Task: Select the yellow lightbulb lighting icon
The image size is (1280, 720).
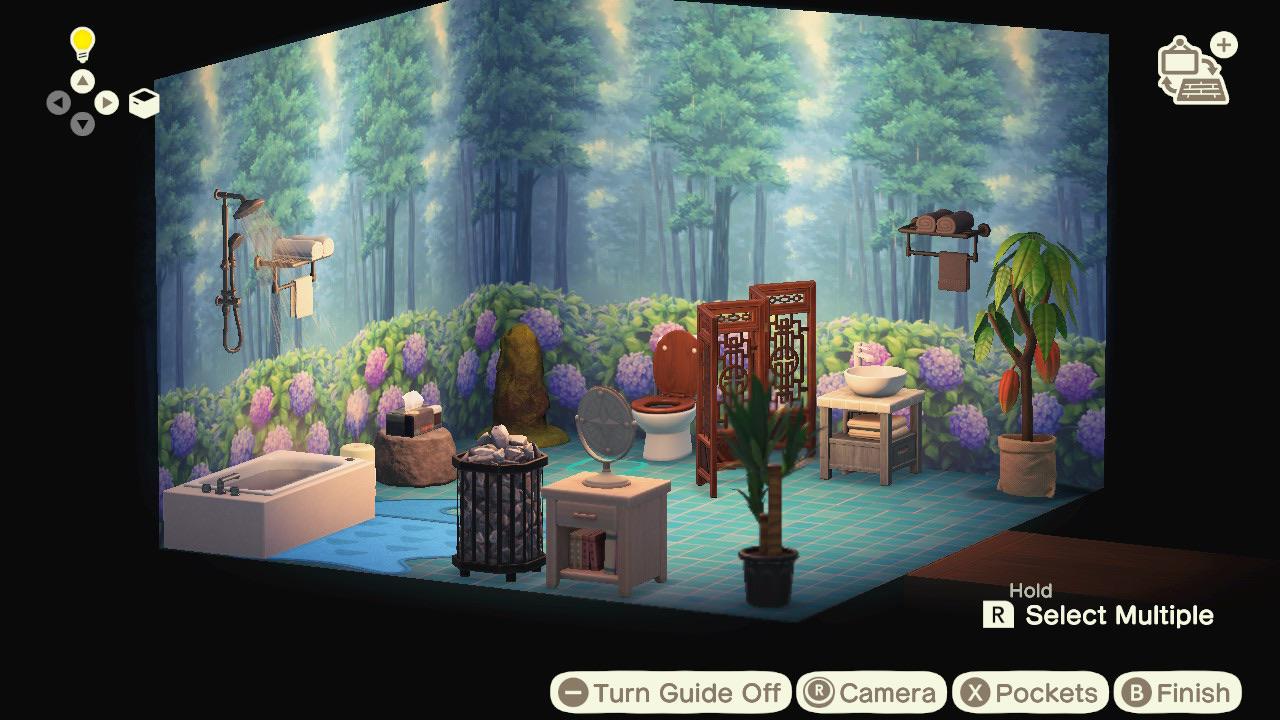Action: tap(81, 42)
